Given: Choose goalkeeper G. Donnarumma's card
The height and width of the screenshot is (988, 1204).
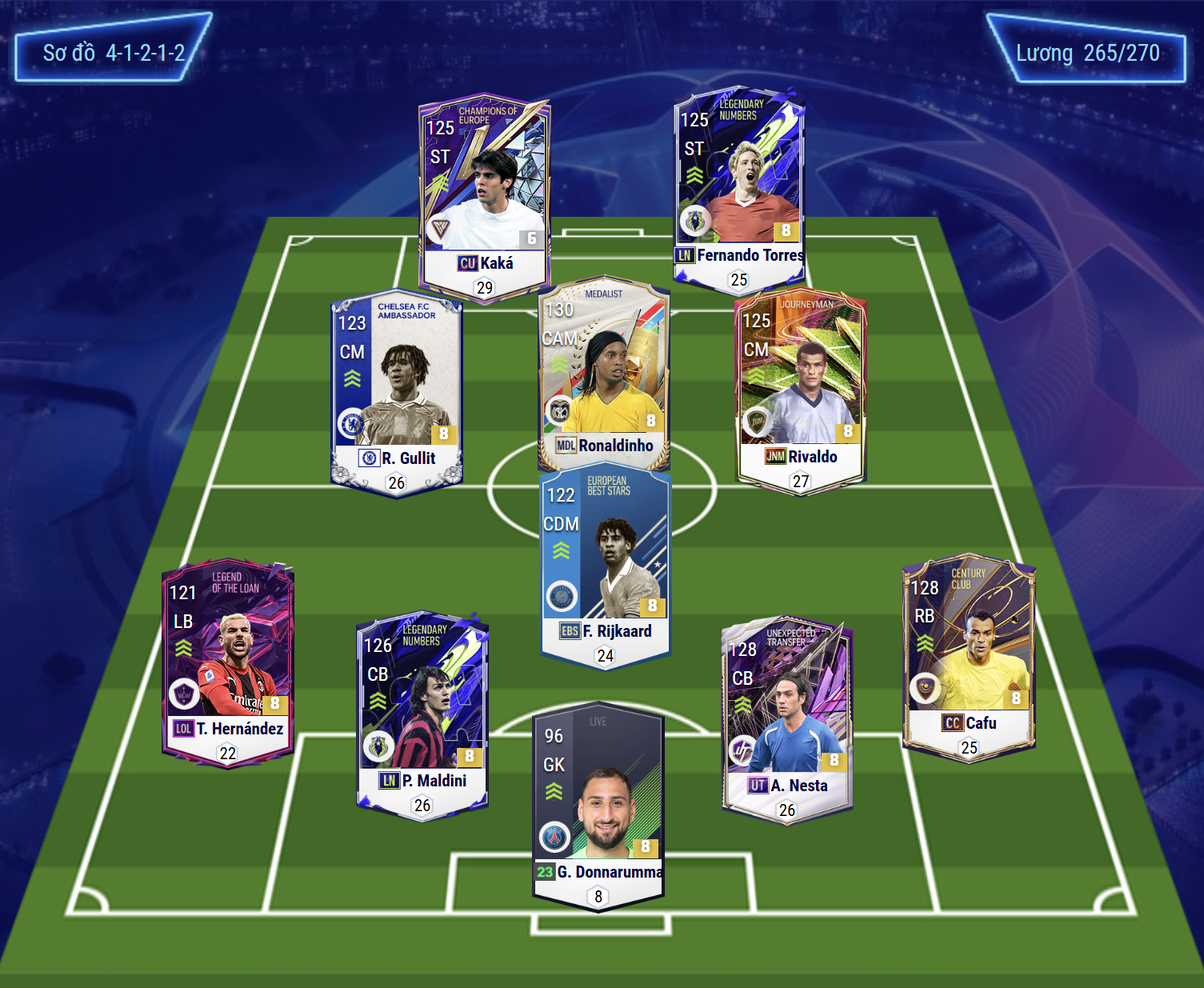Looking at the screenshot, I should pos(598,804).
